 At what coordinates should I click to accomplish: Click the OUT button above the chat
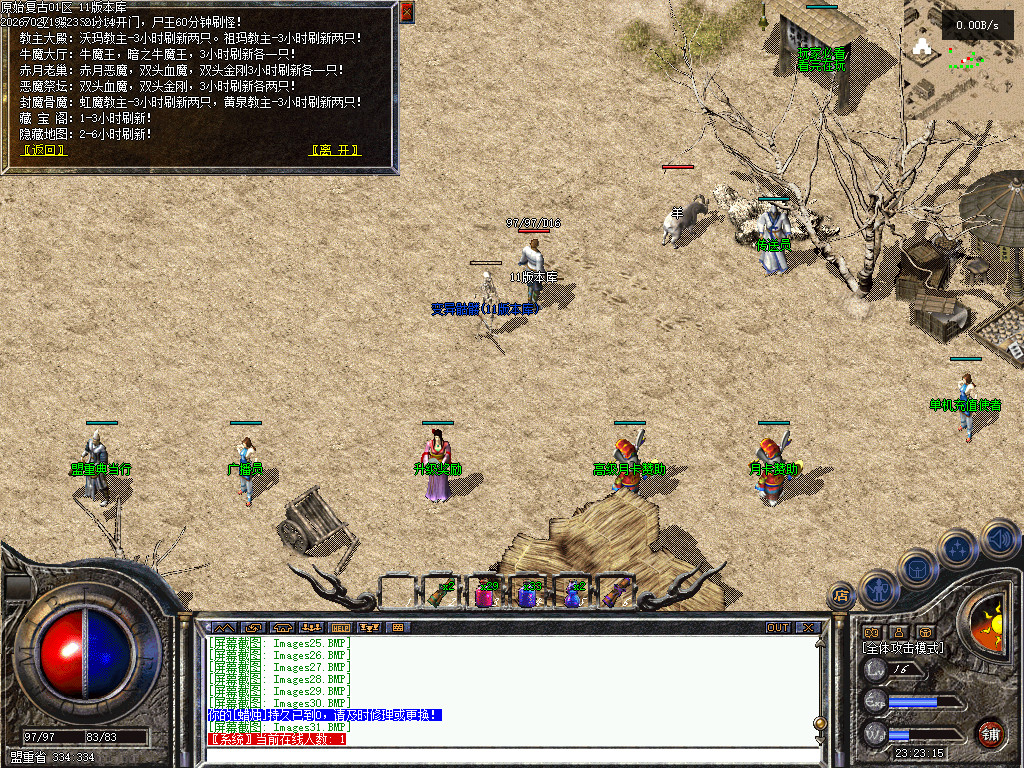[x=778, y=627]
